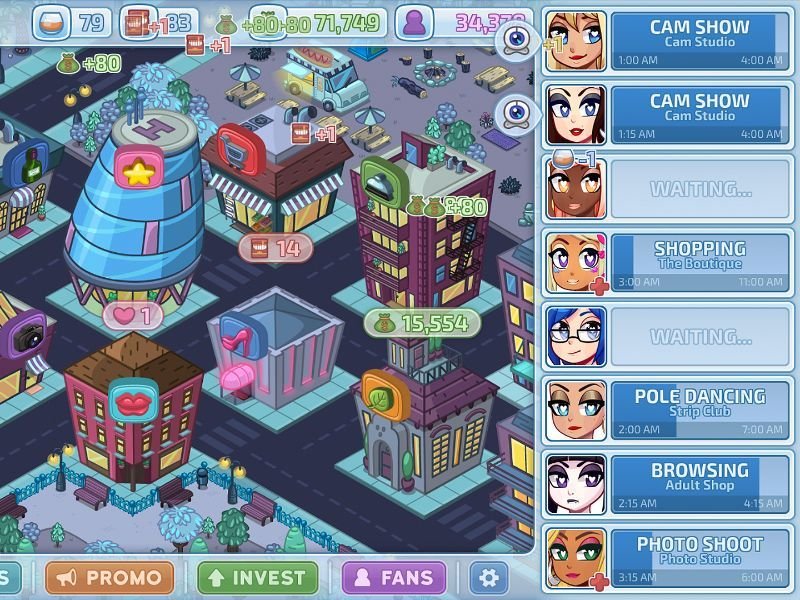Image resolution: width=800 pixels, height=600 pixels.
Task: Open the Promo menu
Action: coord(110,577)
